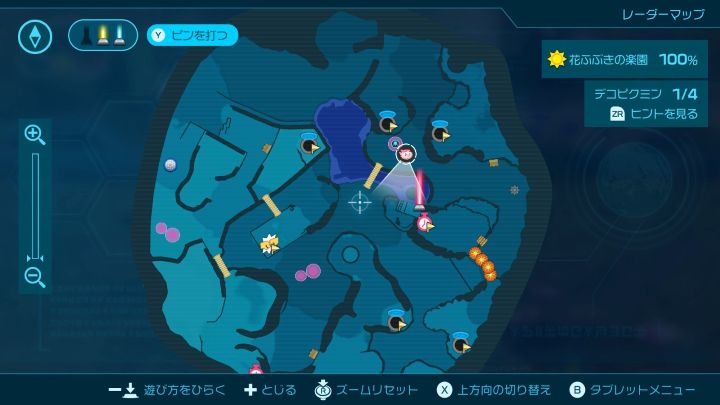720x405 pixels.
Task: Zoom in with the plus magnifier
Action: click(35, 134)
